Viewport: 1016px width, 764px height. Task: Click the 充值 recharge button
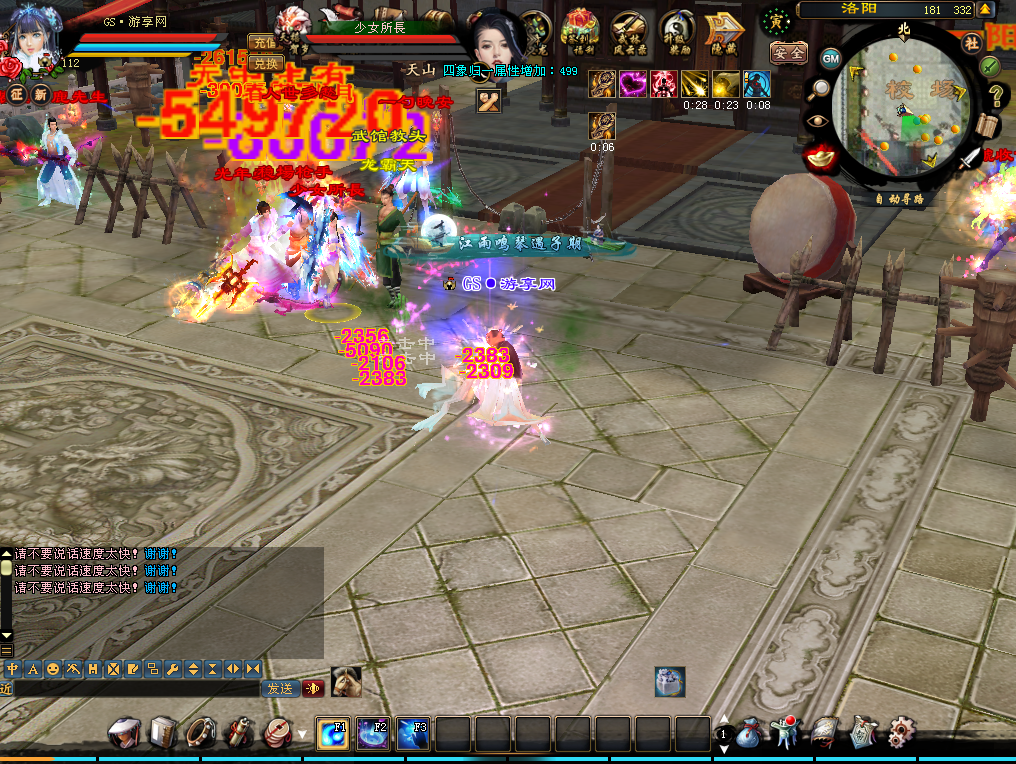point(266,43)
